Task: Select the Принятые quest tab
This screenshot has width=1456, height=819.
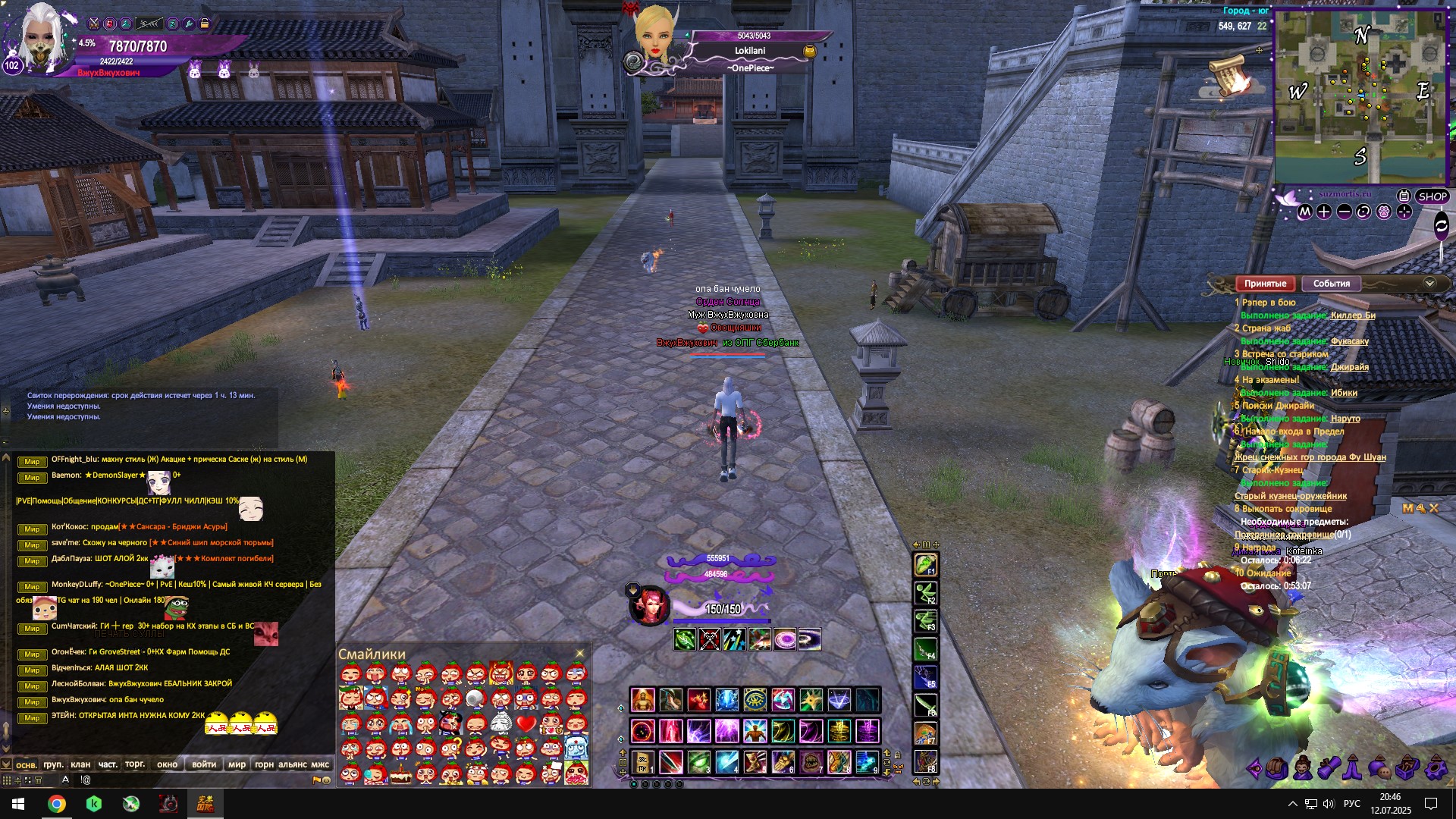Action: [x=1265, y=284]
